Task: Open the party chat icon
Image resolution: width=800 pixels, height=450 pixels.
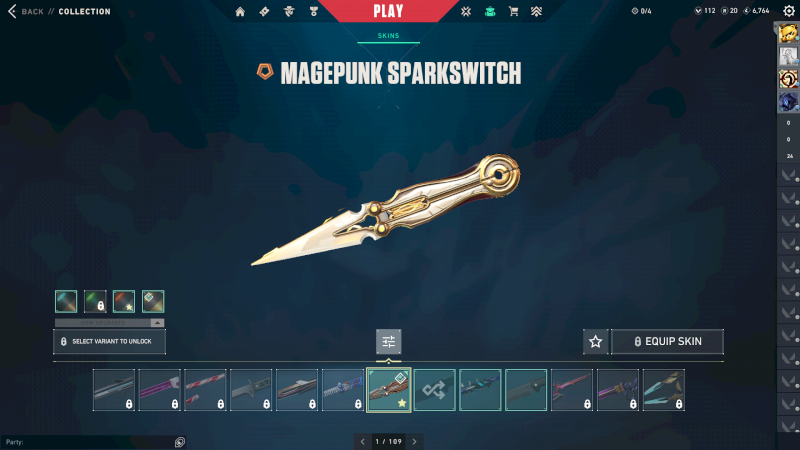Action: pyautogui.click(x=180, y=441)
